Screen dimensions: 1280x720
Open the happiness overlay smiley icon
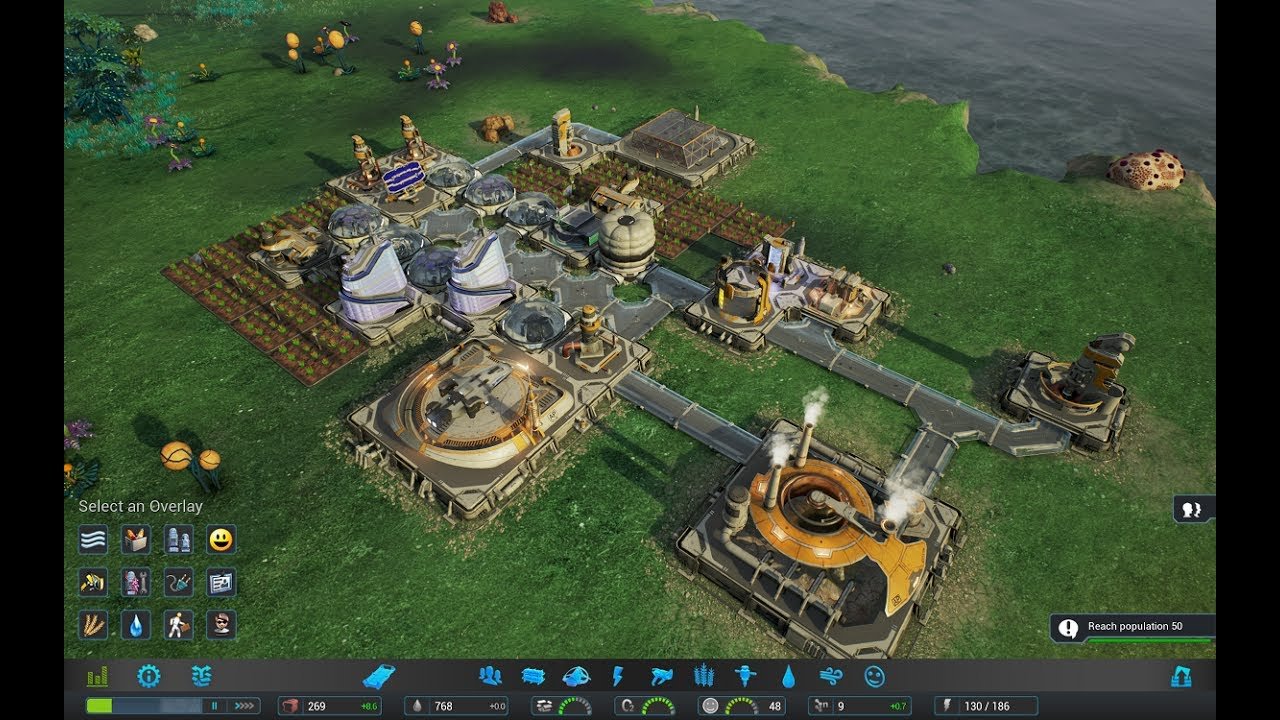point(220,538)
